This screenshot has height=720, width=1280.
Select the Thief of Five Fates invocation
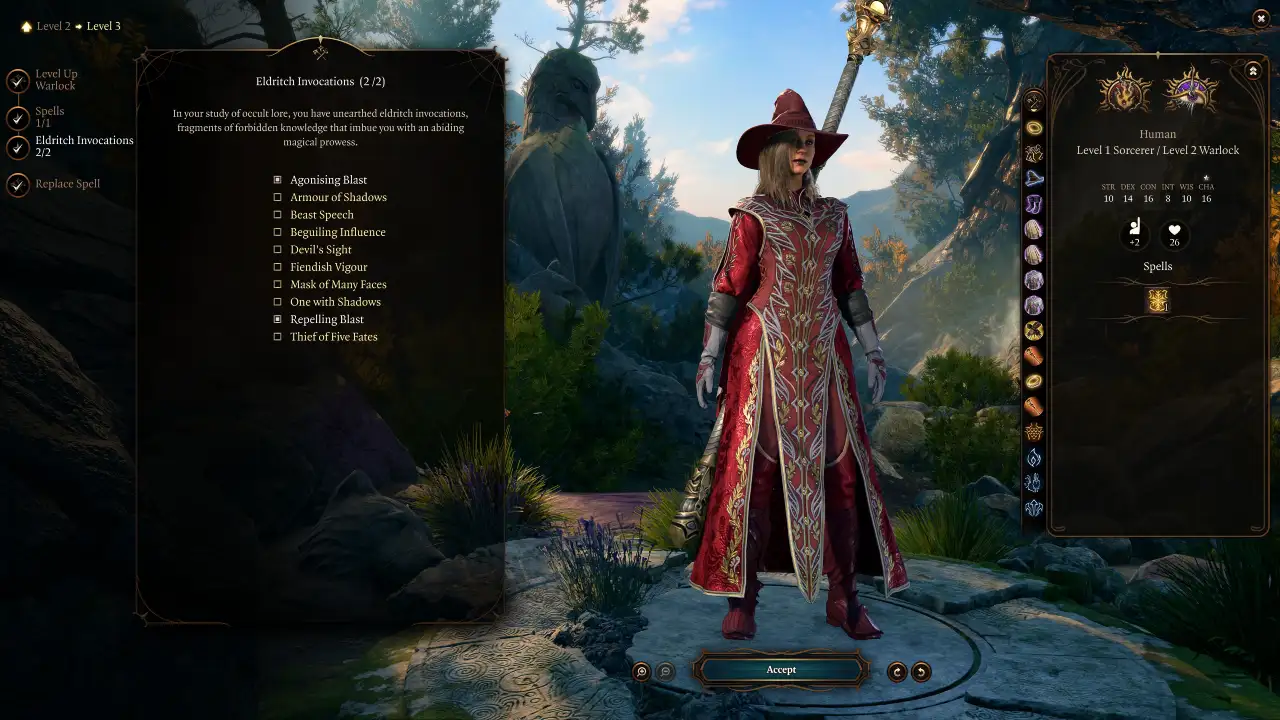(x=278, y=337)
